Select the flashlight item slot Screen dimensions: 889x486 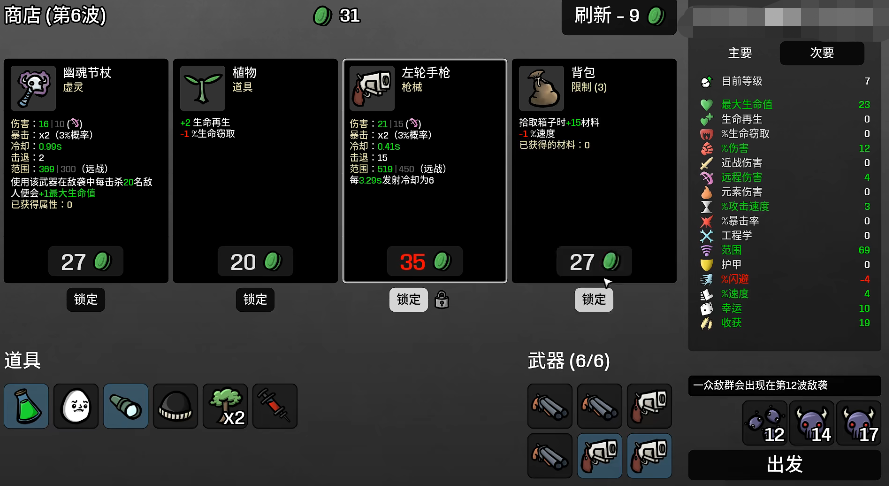(x=126, y=407)
